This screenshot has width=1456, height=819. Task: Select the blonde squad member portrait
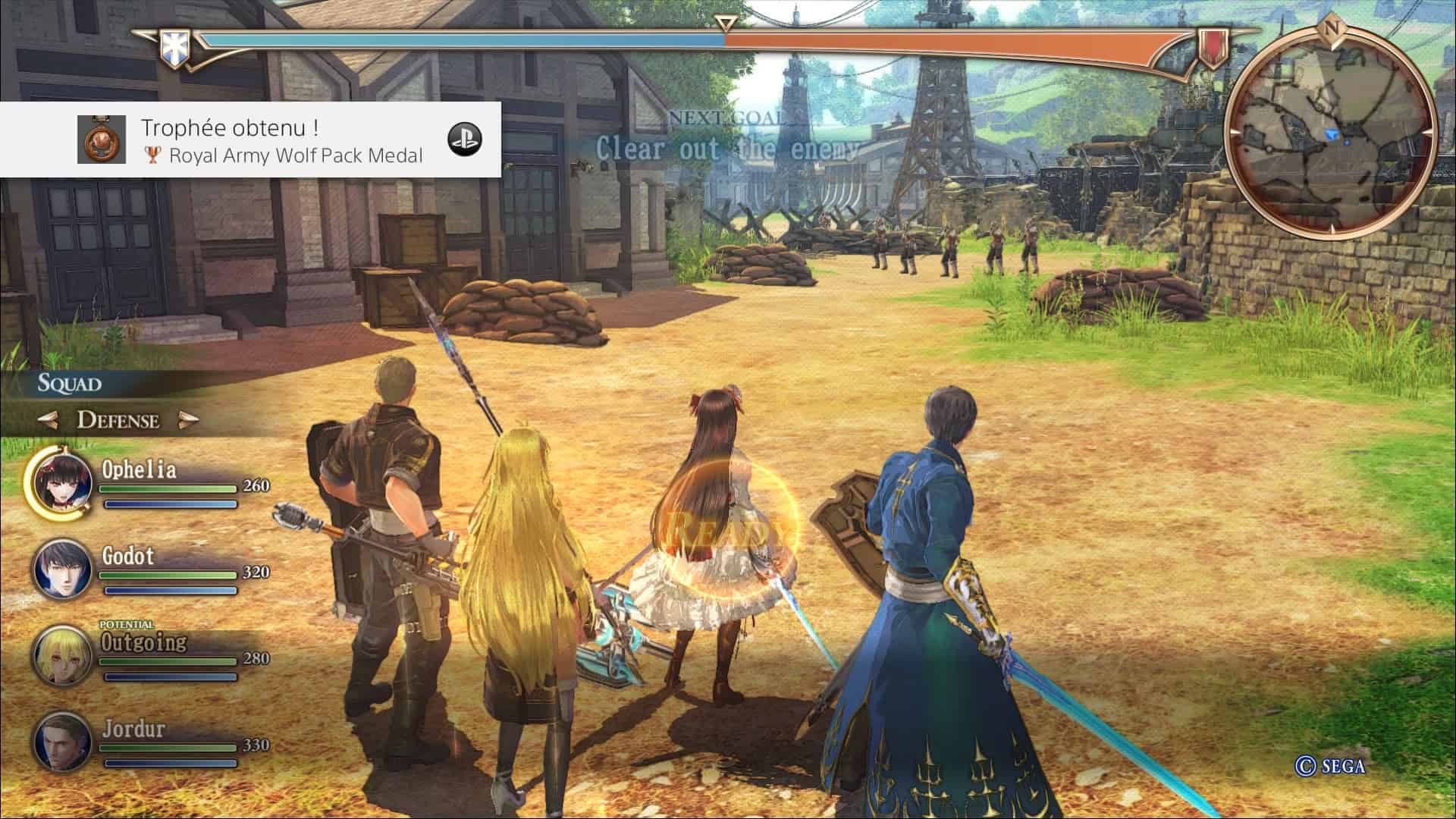(61, 654)
